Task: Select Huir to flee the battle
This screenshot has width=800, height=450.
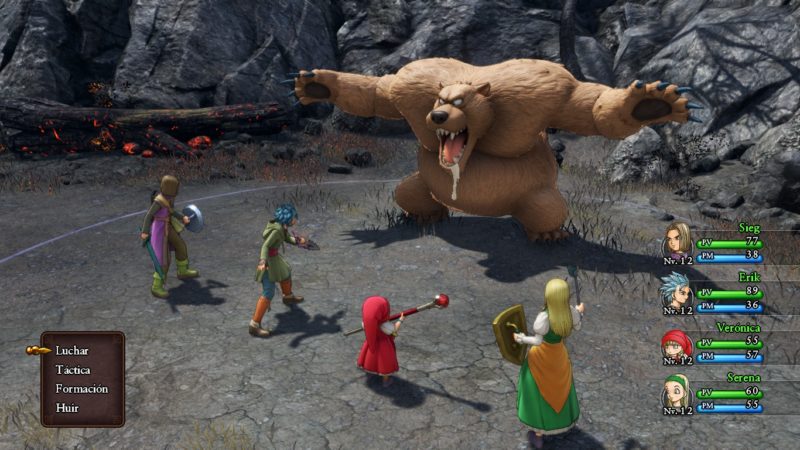Action: 68,408
